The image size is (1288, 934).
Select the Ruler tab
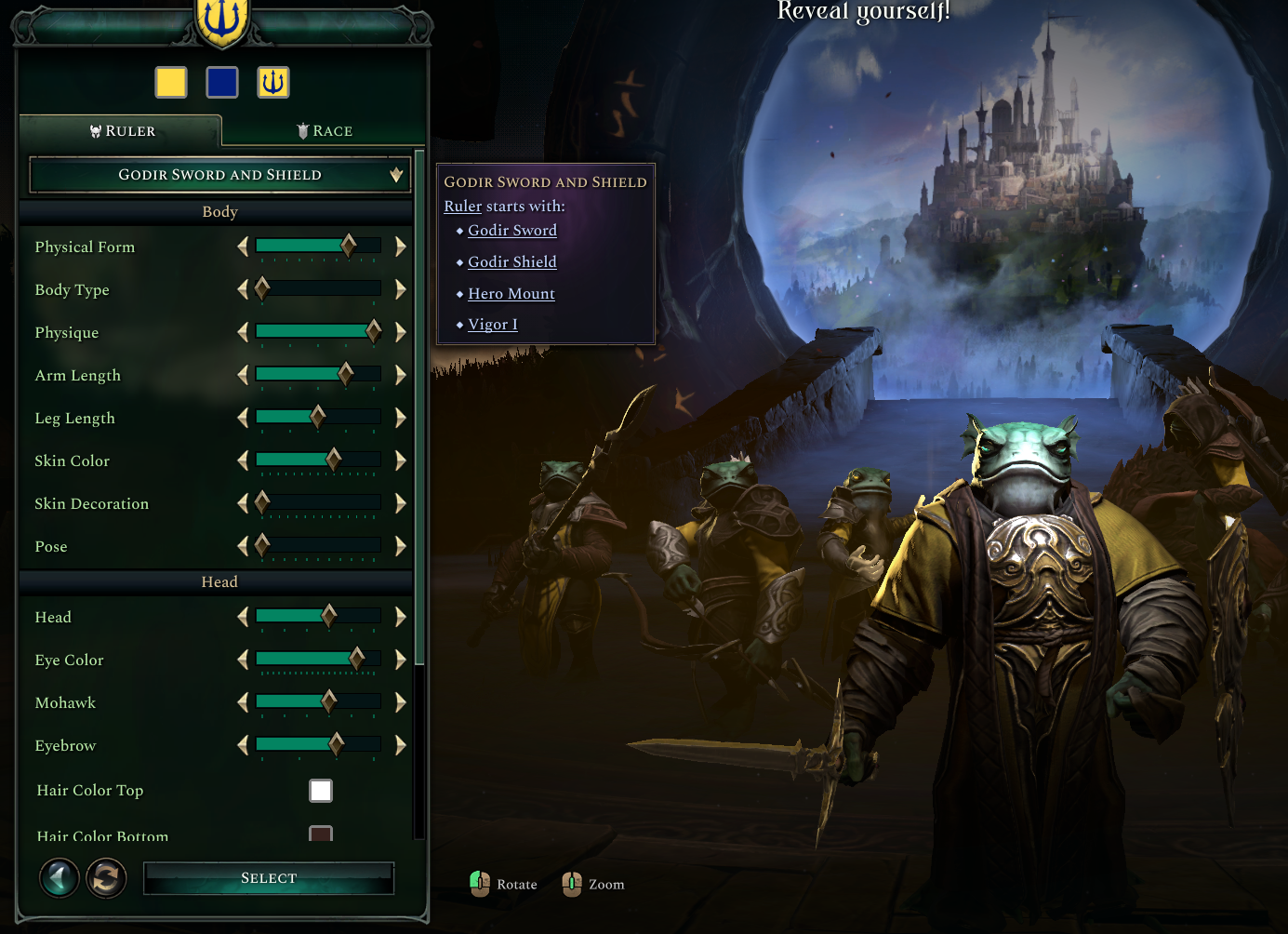click(121, 130)
